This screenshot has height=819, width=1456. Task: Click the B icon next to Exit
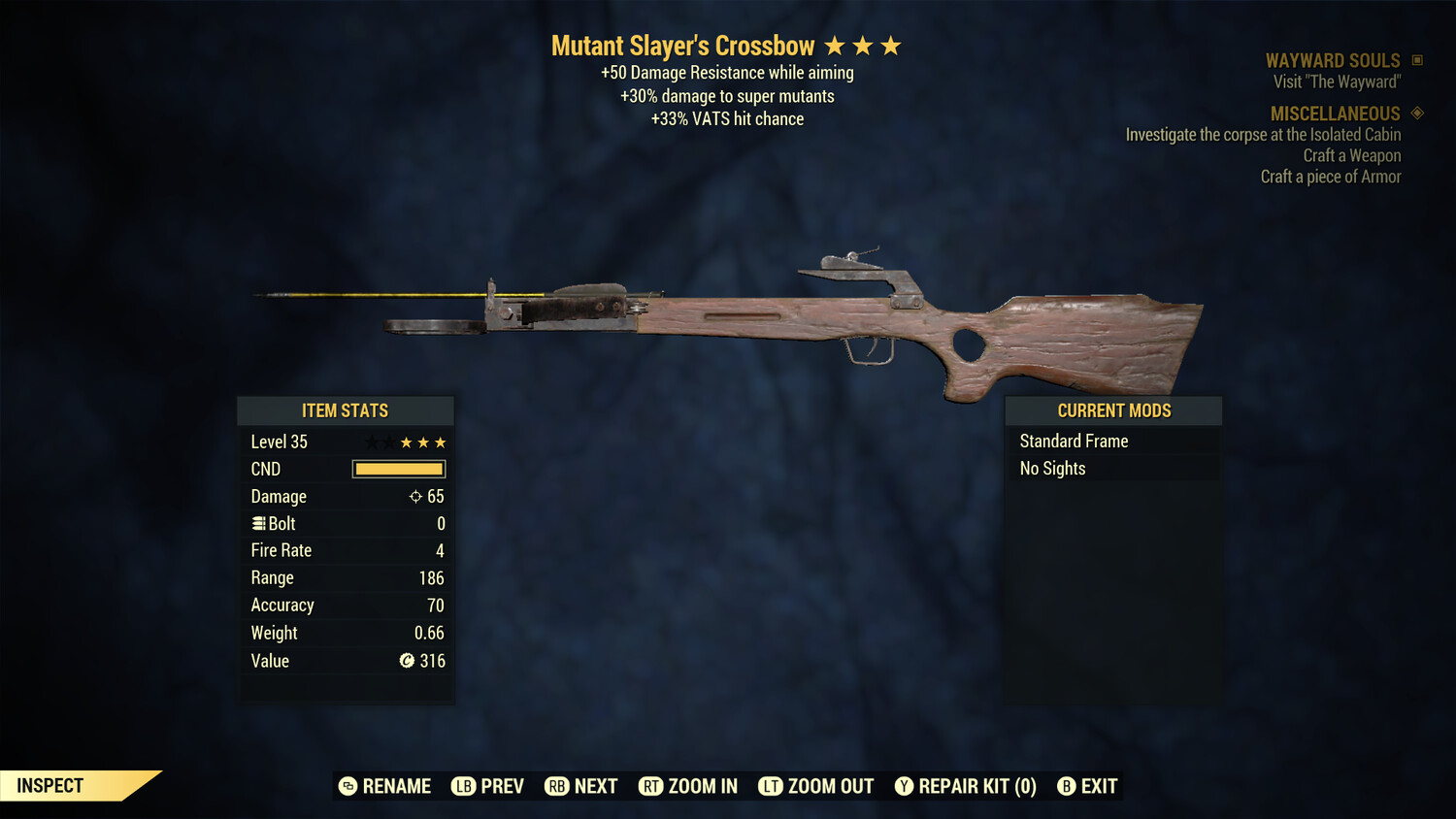[1067, 786]
